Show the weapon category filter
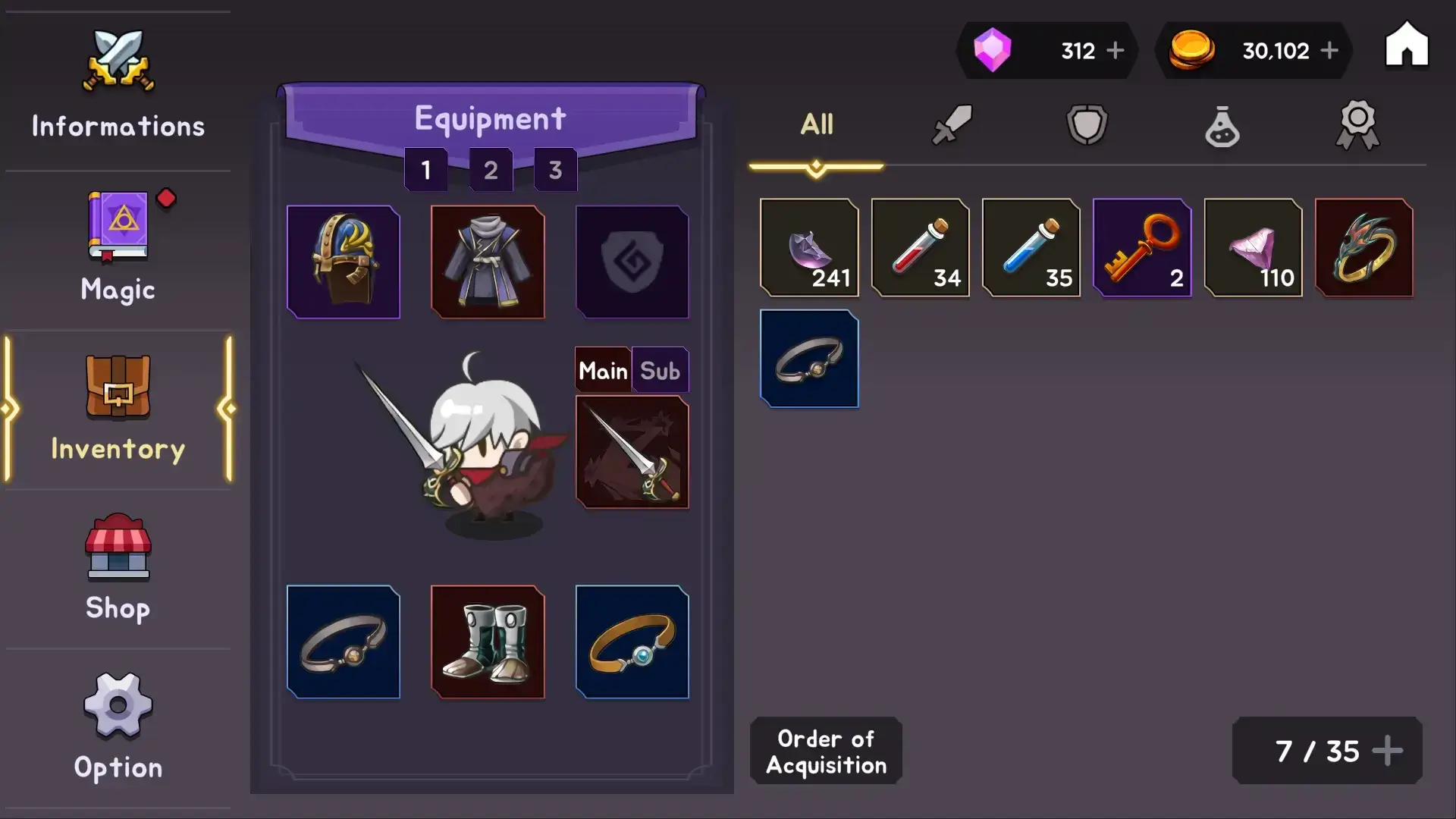Screen dimensions: 1456x819 coord(952,124)
